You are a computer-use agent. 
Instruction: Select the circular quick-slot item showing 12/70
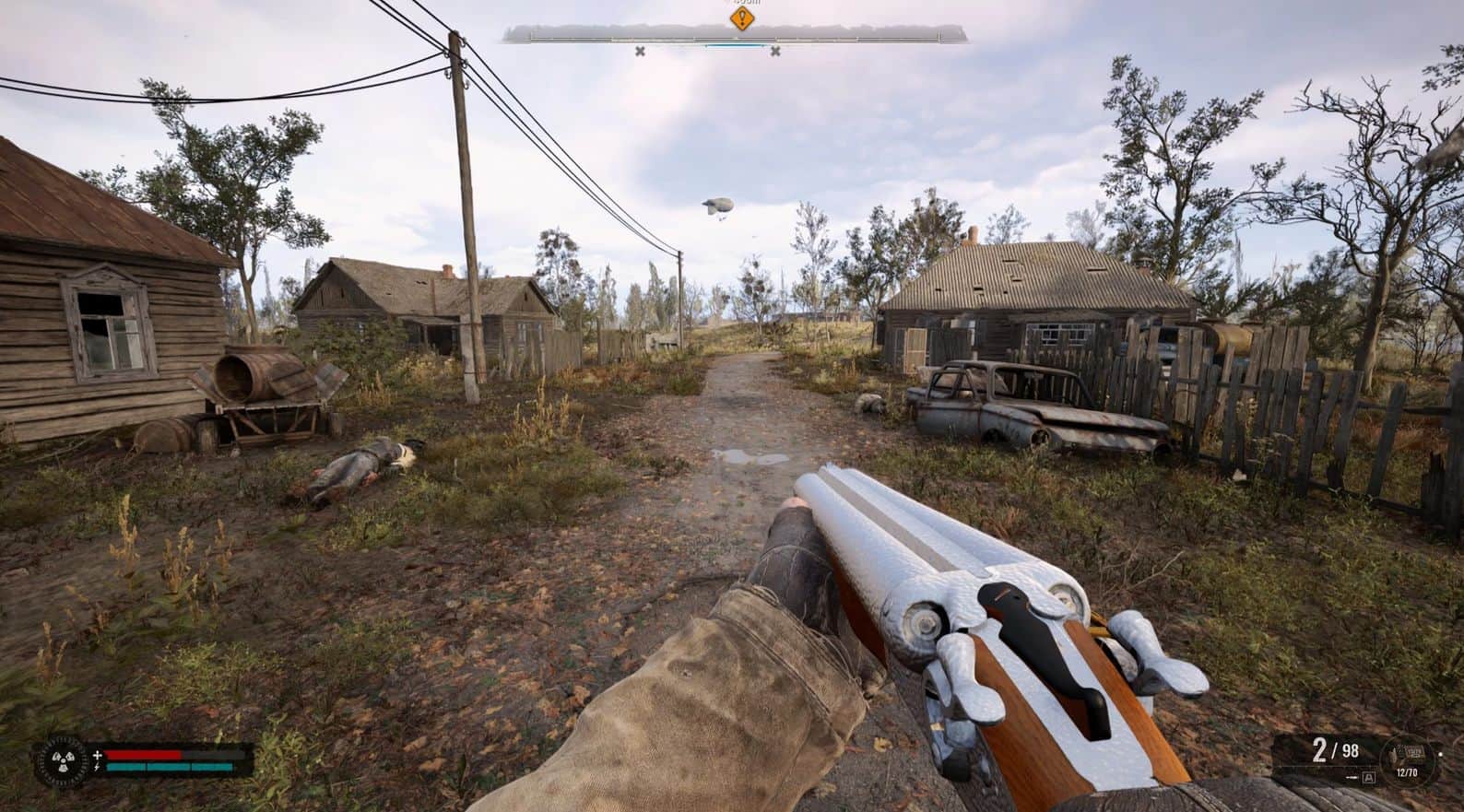(1409, 754)
